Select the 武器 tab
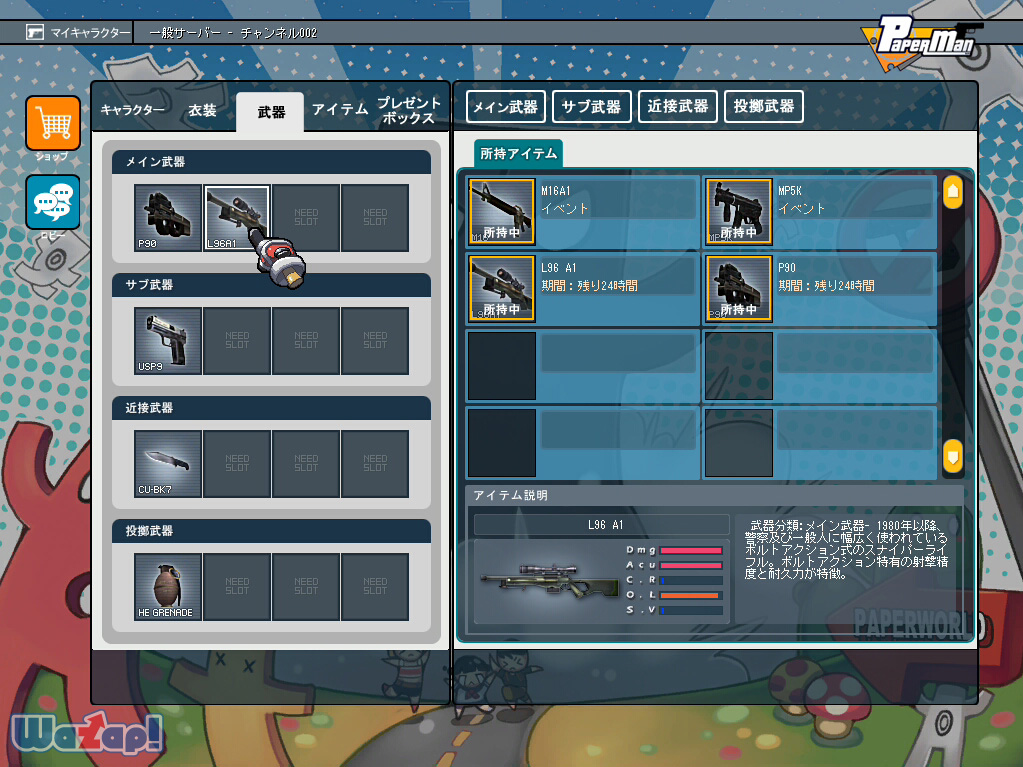Image resolution: width=1023 pixels, height=767 pixels. click(270, 112)
